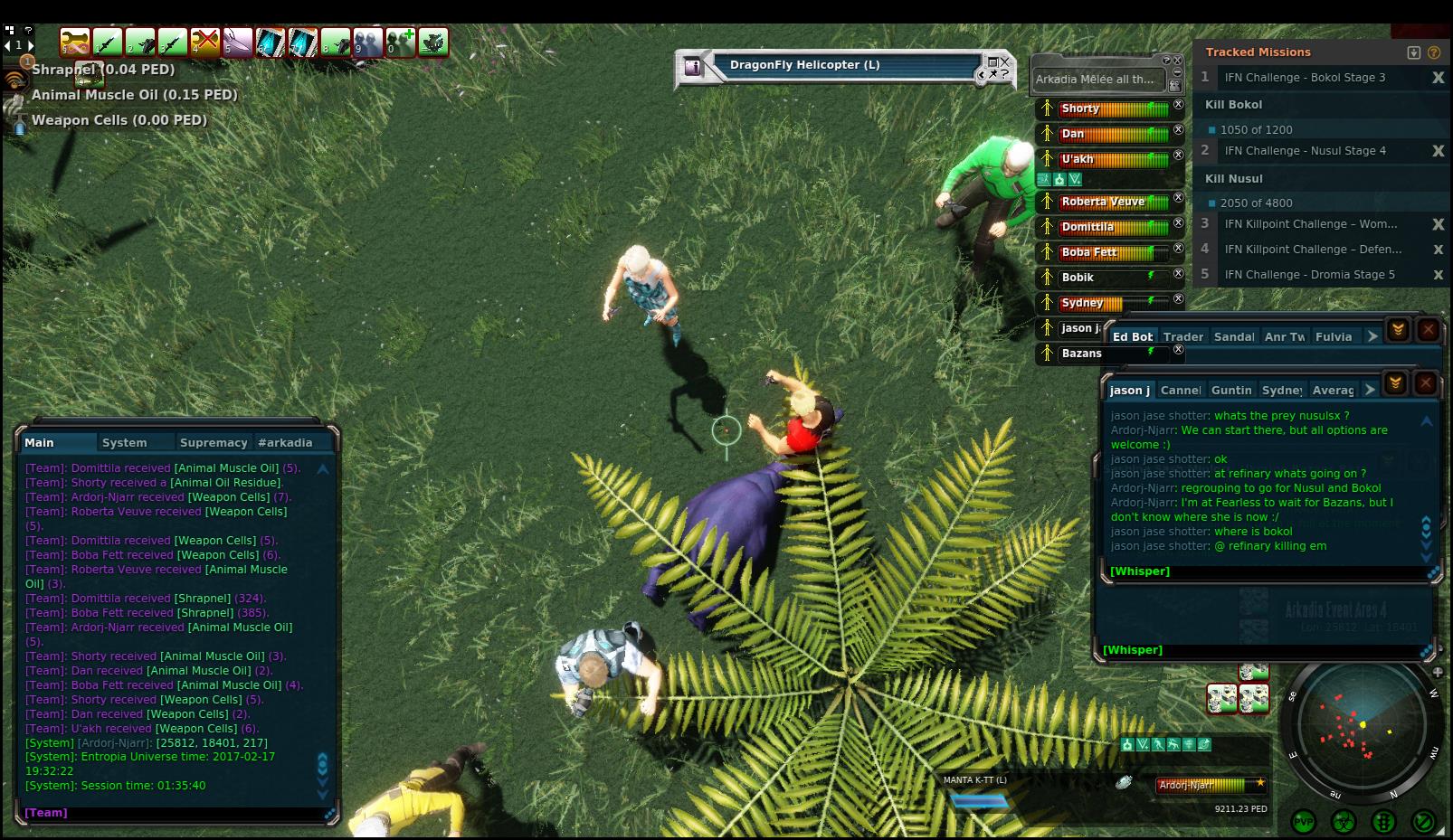This screenshot has width=1453, height=840.
Task: Switch to the Guntin whisper tab
Action: point(1230,390)
